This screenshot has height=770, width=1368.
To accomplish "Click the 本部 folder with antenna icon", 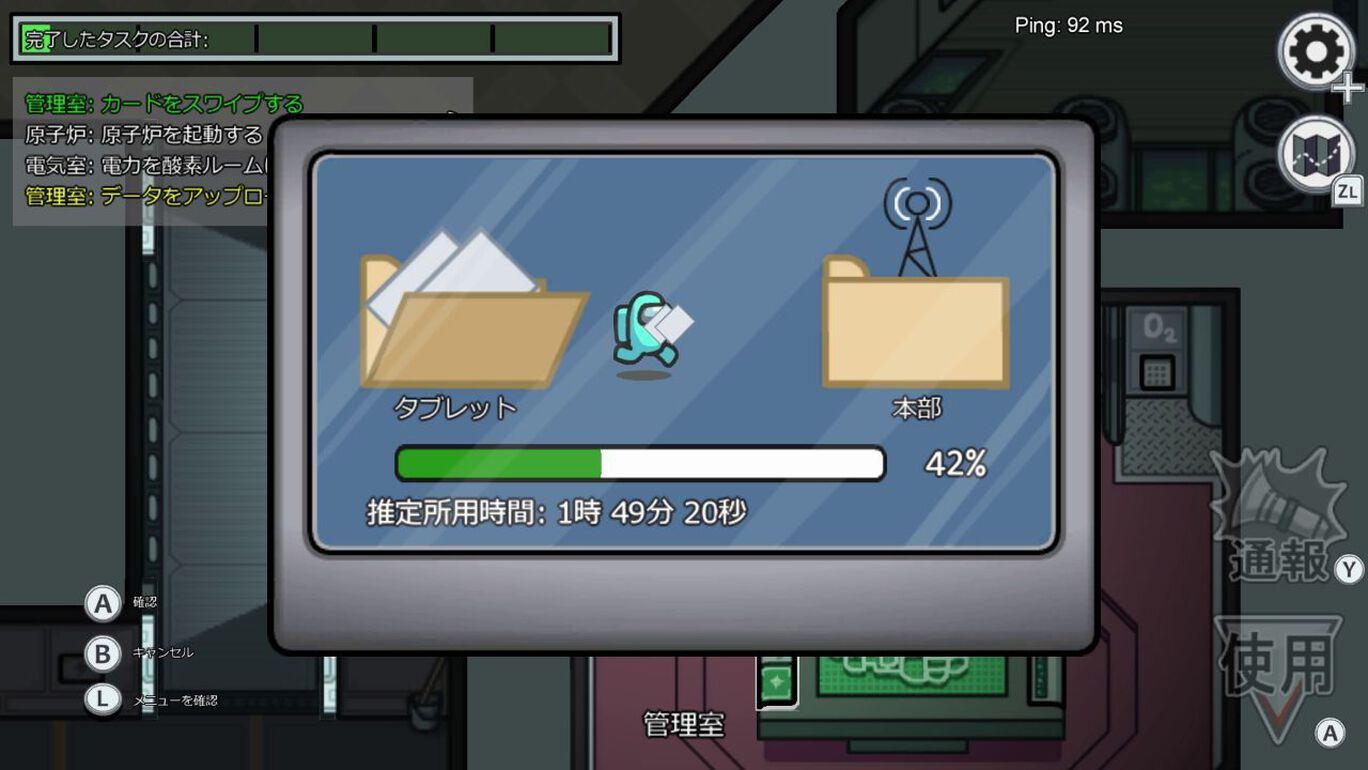I will 913,330.
